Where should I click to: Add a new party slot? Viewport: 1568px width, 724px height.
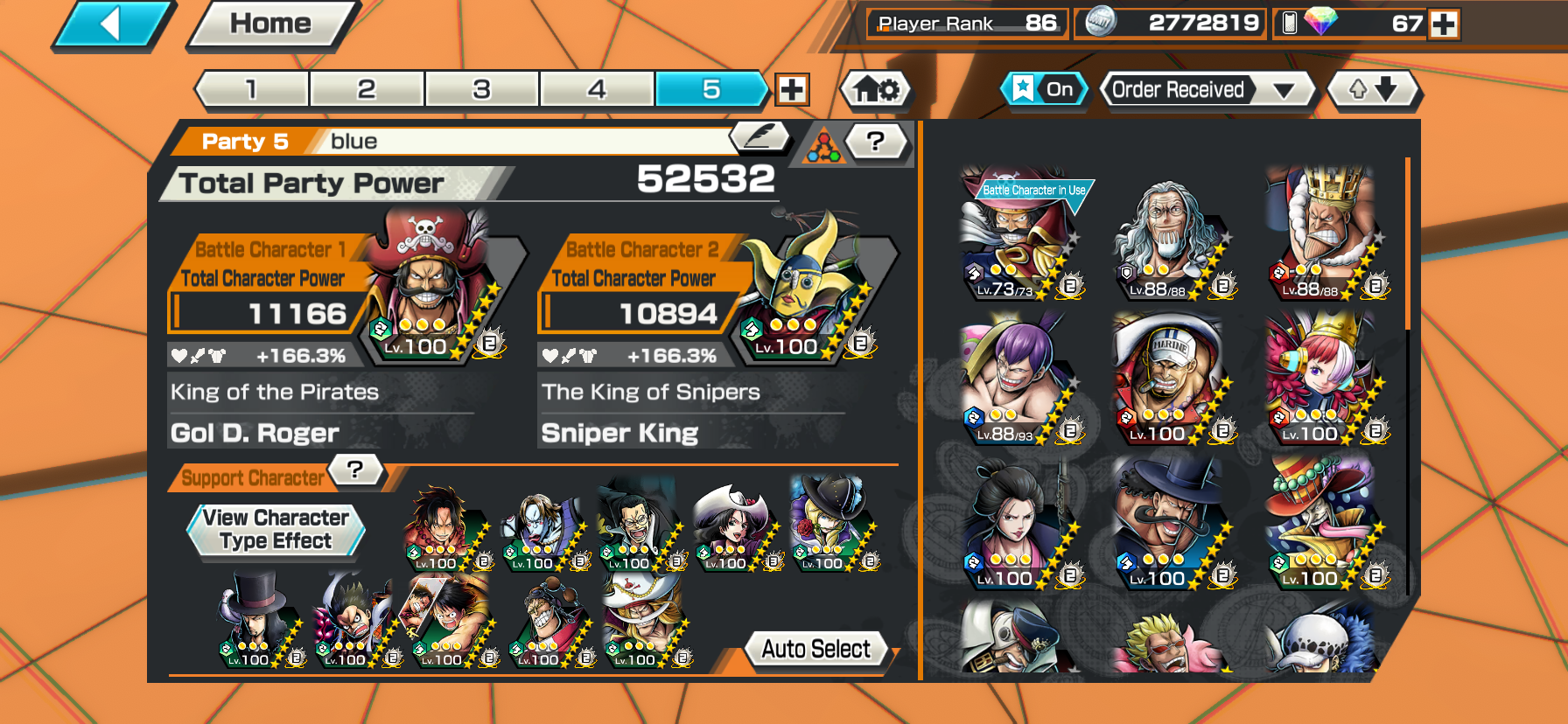tap(792, 89)
